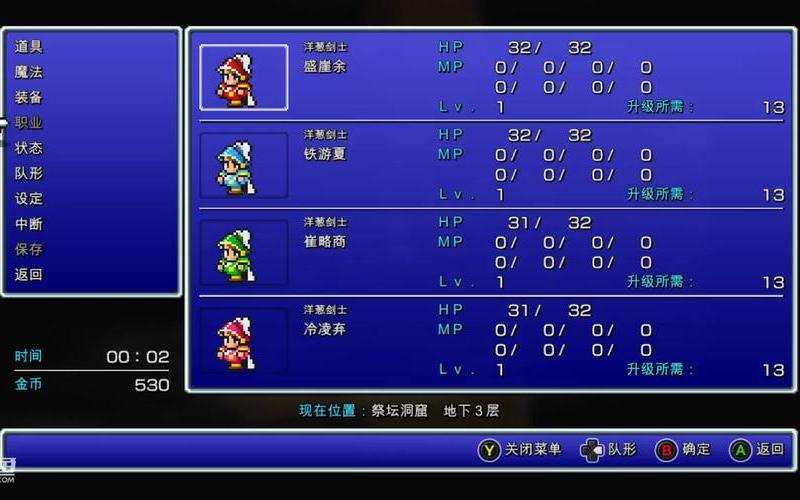Image resolution: width=800 pixels, height=500 pixels.
Task: Click 返回 (Back) in the left menu
Action: [29, 274]
